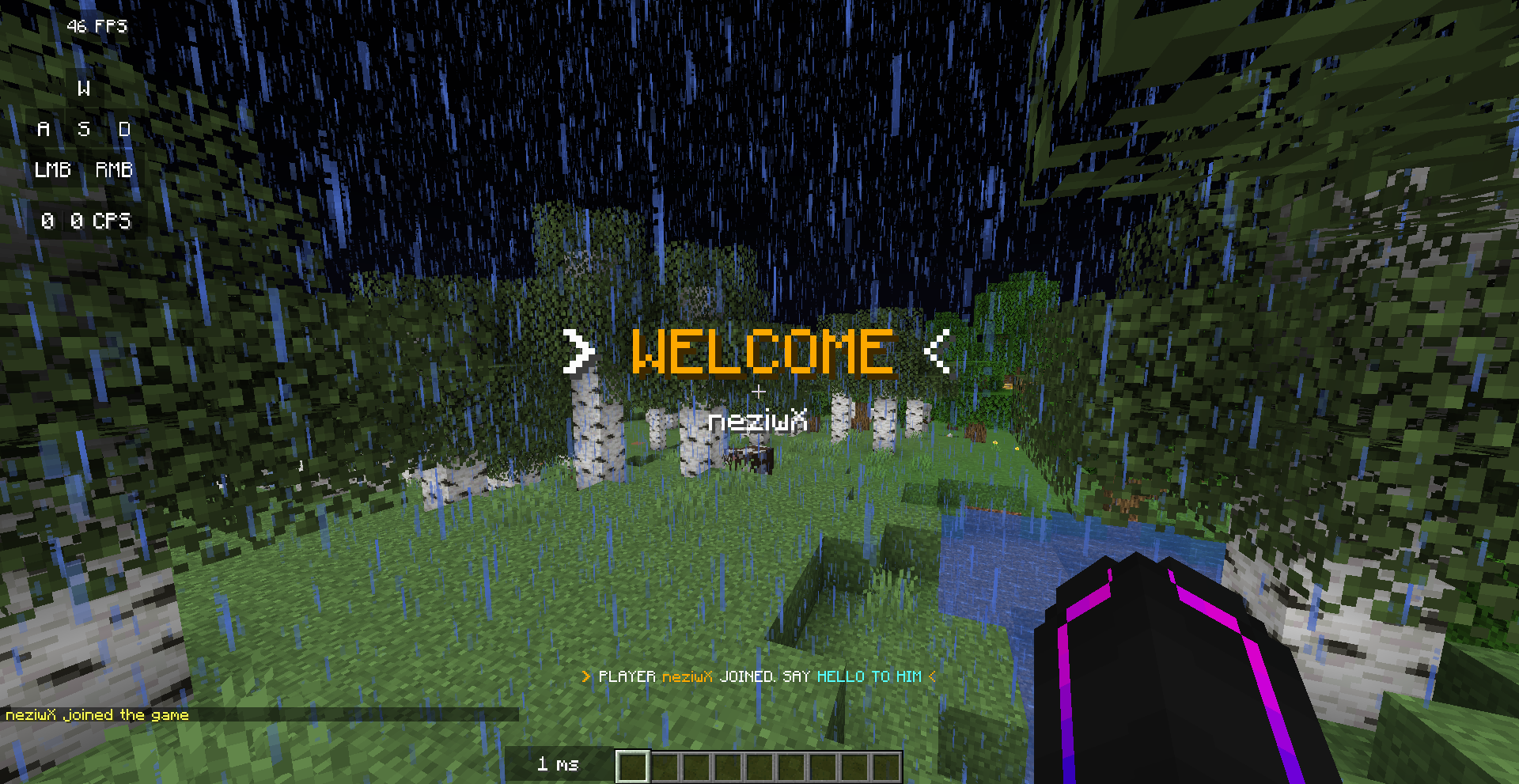1519x784 pixels.
Task: Toggle the RMB mouse button indicator
Action: click(113, 170)
